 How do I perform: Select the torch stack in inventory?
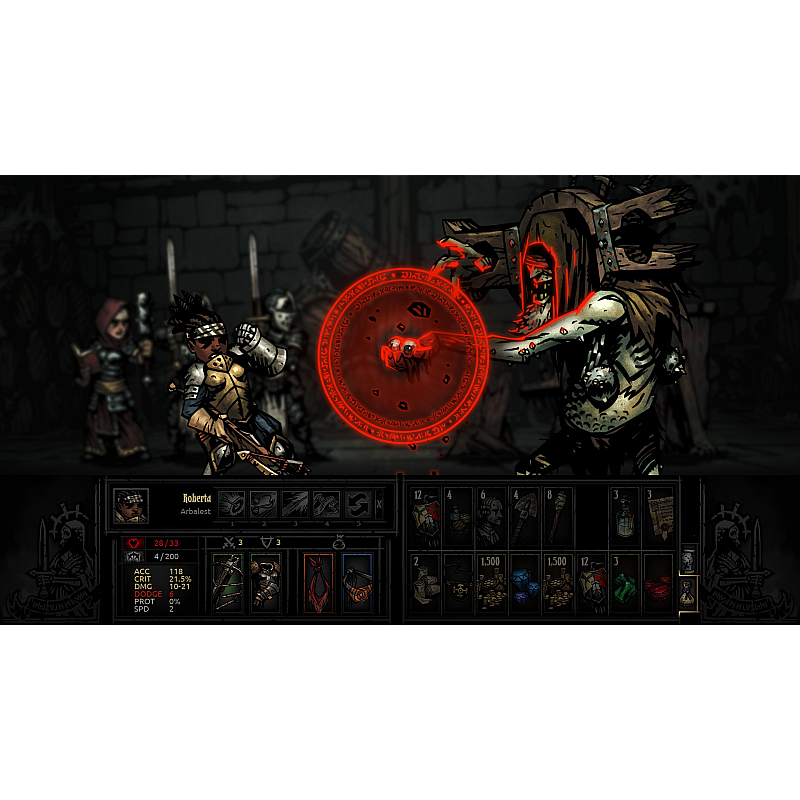coord(558,516)
